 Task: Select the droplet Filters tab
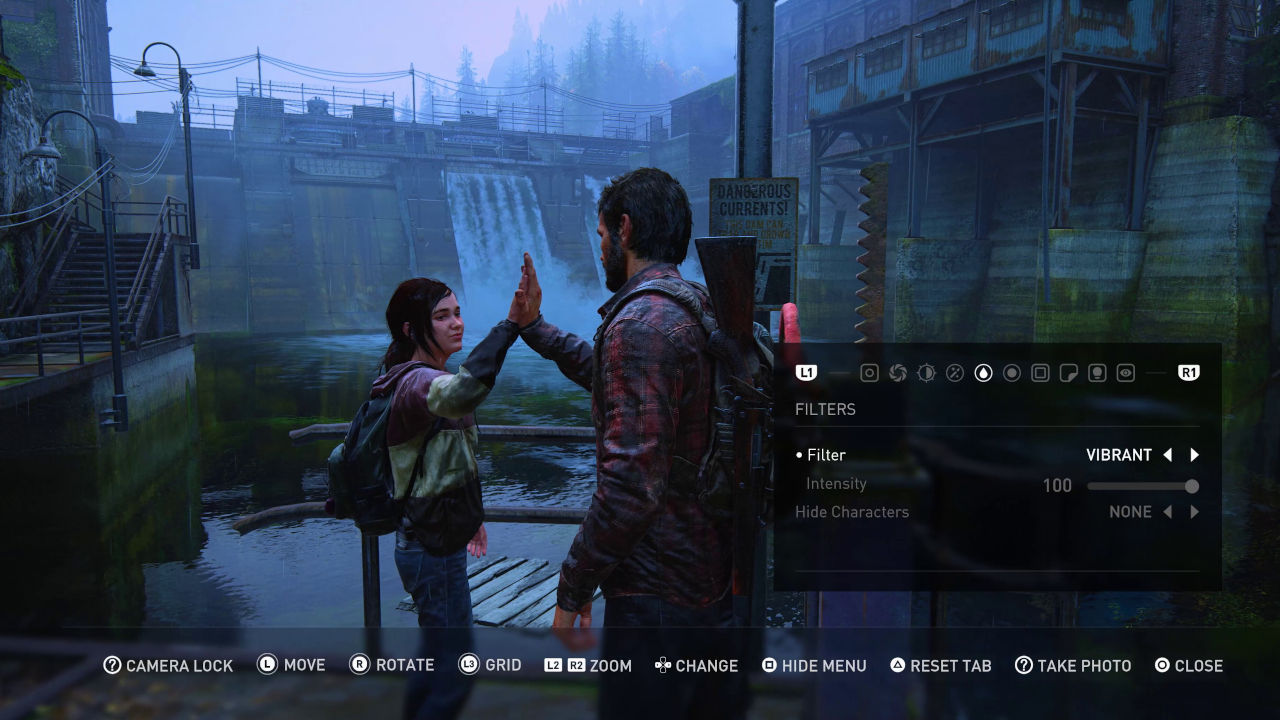coord(984,373)
